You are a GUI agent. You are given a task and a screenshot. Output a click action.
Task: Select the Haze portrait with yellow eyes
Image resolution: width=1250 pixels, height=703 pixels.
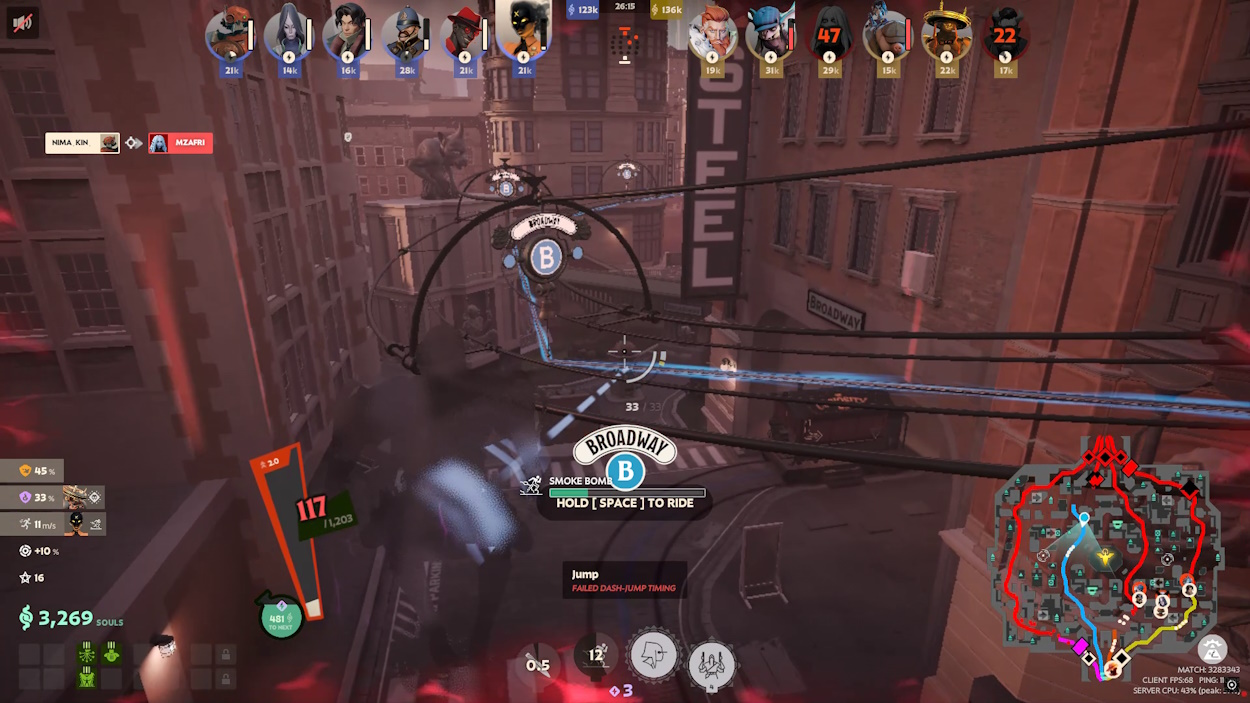click(522, 32)
